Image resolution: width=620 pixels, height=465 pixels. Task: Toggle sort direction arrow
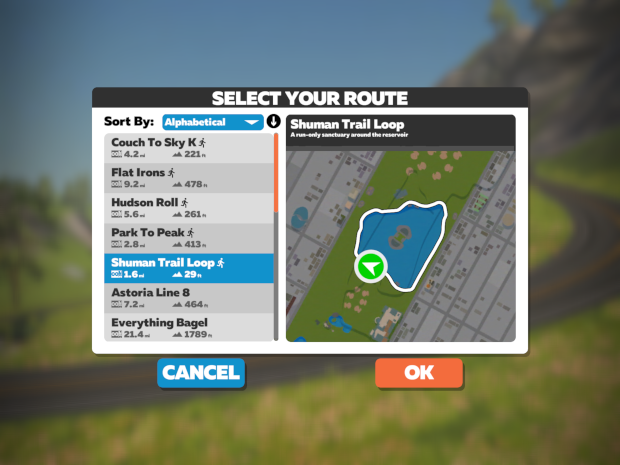tap(273, 122)
